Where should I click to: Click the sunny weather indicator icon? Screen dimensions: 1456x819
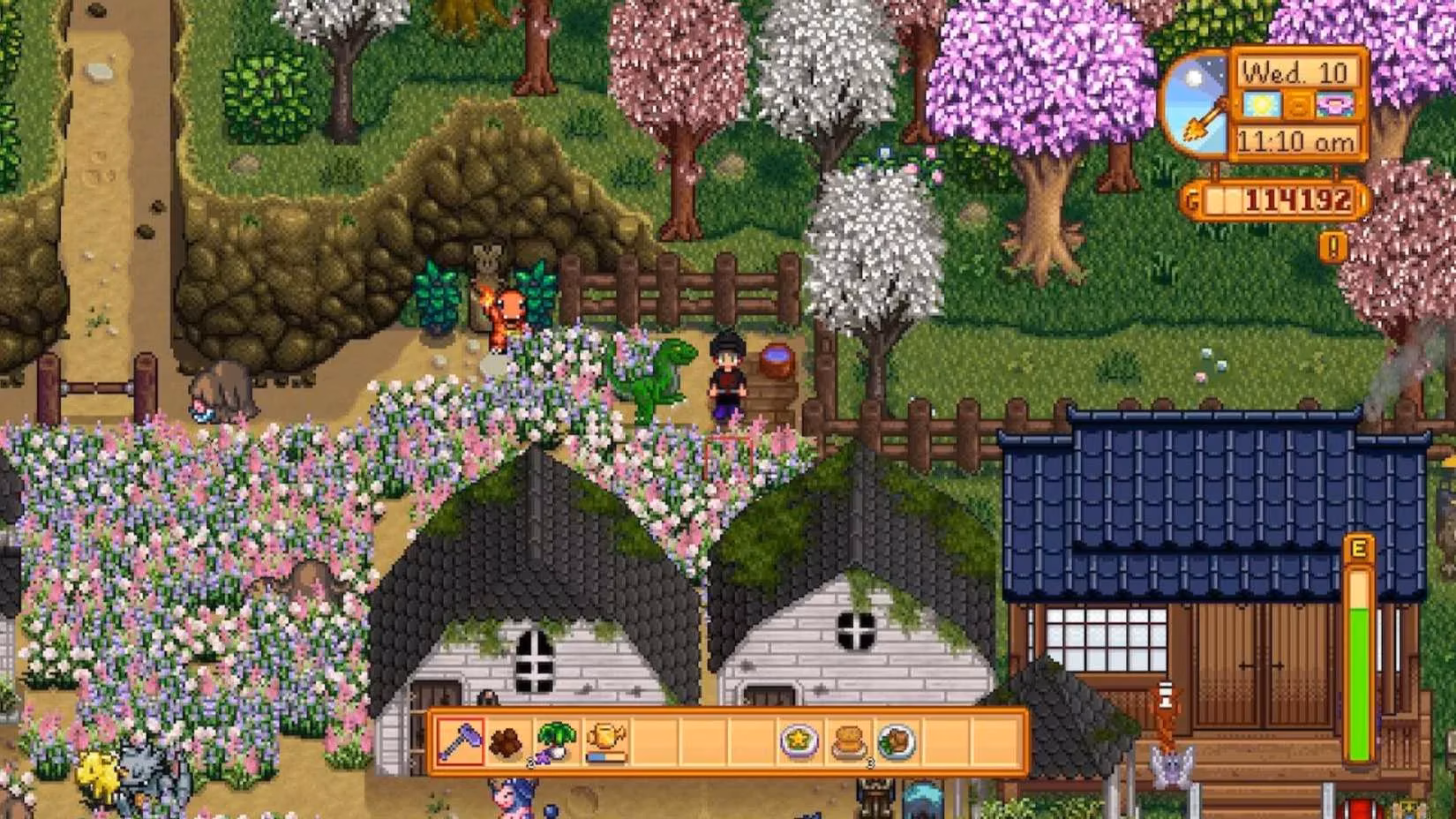pyautogui.click(x=1260, y=104)
